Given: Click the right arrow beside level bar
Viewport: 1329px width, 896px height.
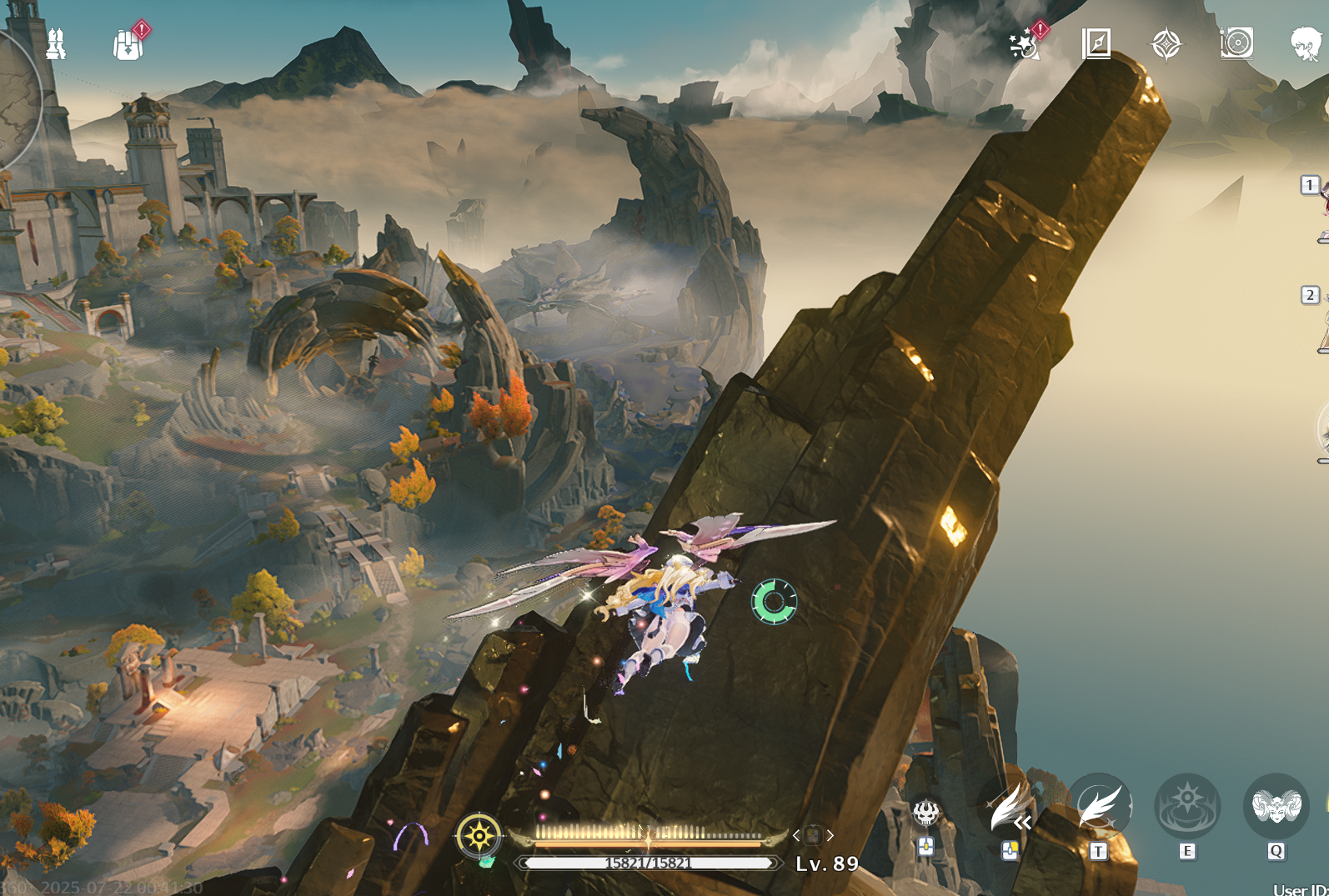Looking at the screenshot, I should pyautogui.click(x=830, y=835).
